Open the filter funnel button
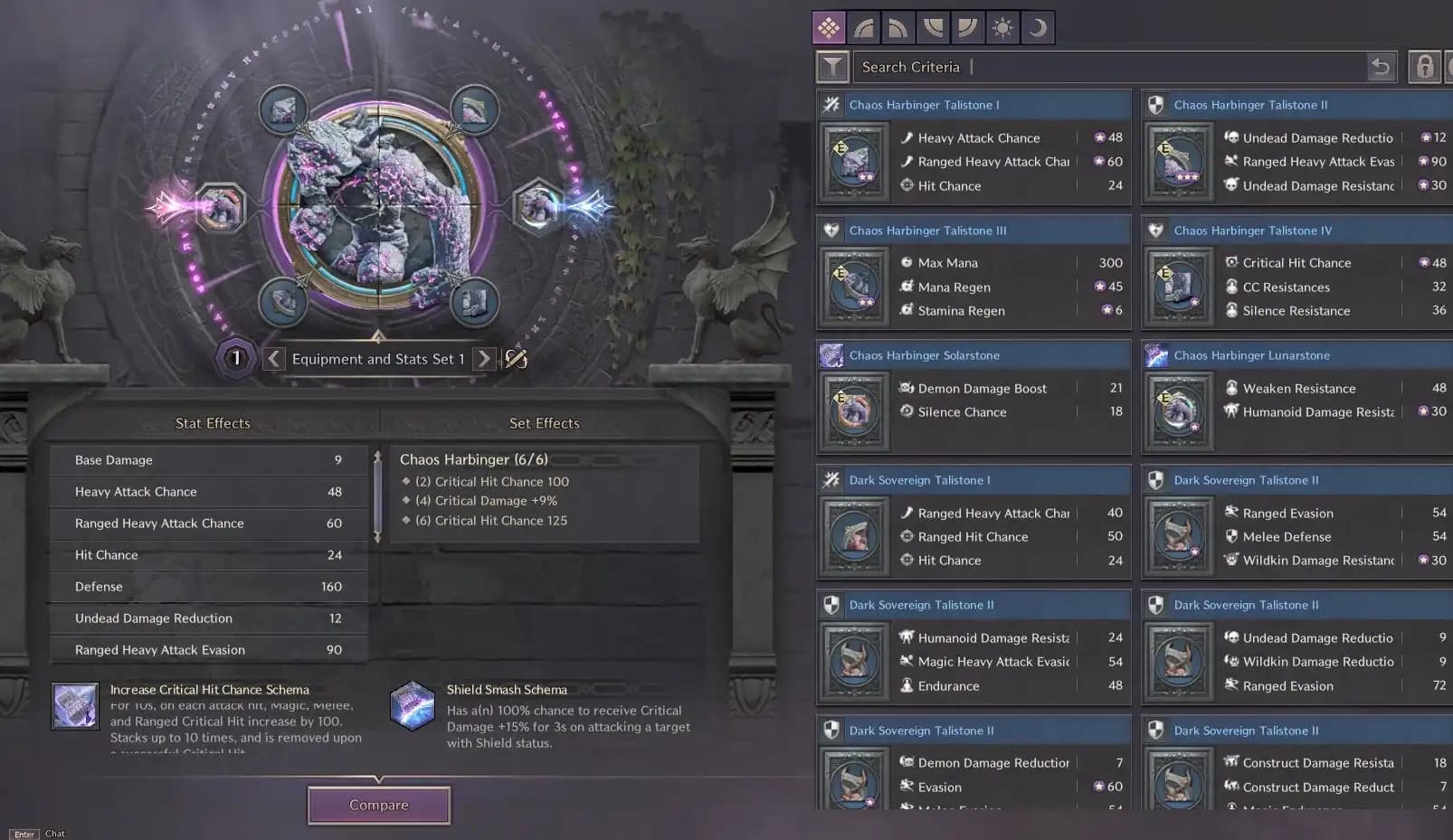The height and width of the screenshot is (840, 1453). pyautogui.click(x=832, y=67)
